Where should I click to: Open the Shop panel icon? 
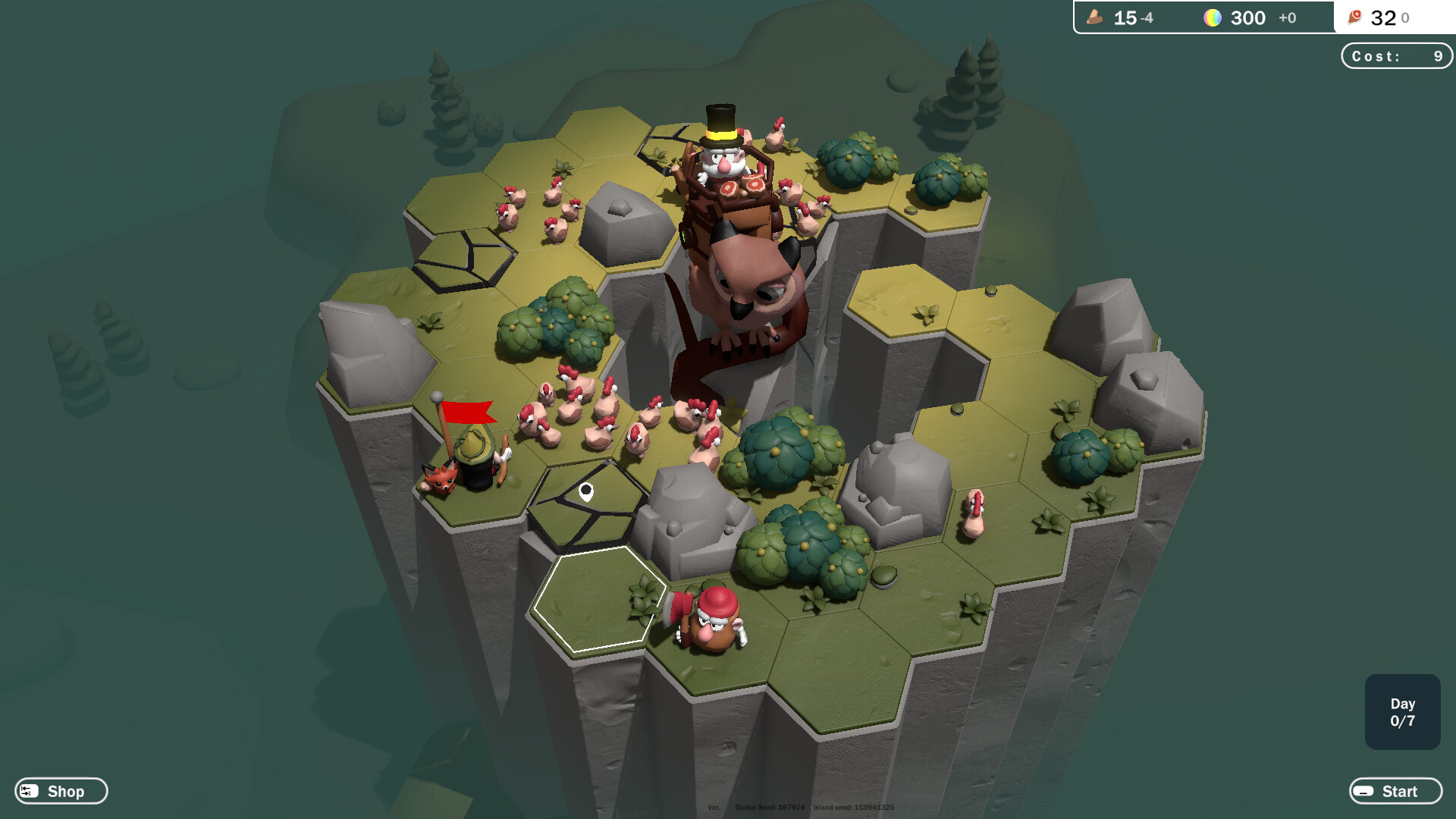[x=29, y=791]
